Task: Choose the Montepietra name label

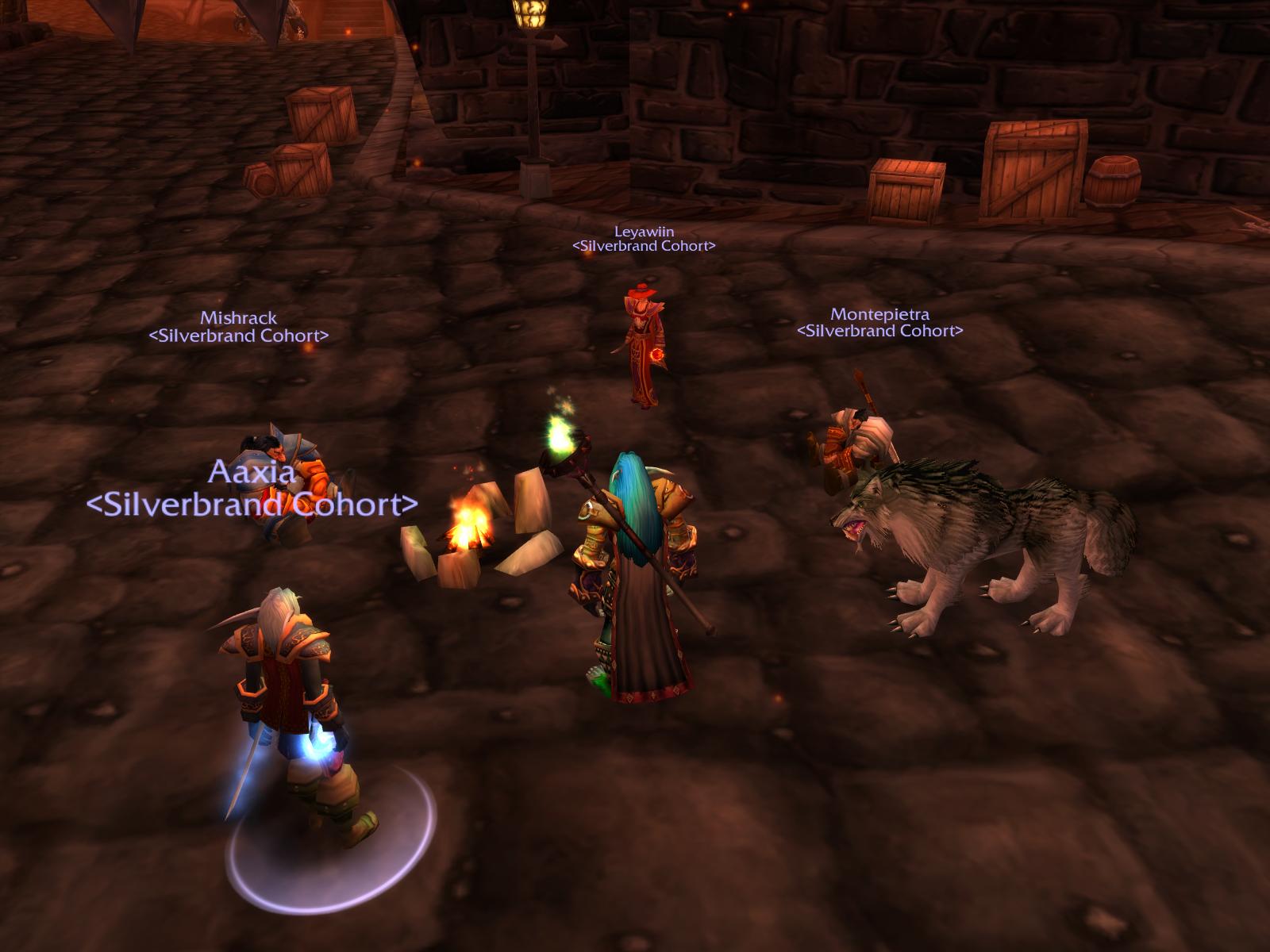Action: [879, 314]
